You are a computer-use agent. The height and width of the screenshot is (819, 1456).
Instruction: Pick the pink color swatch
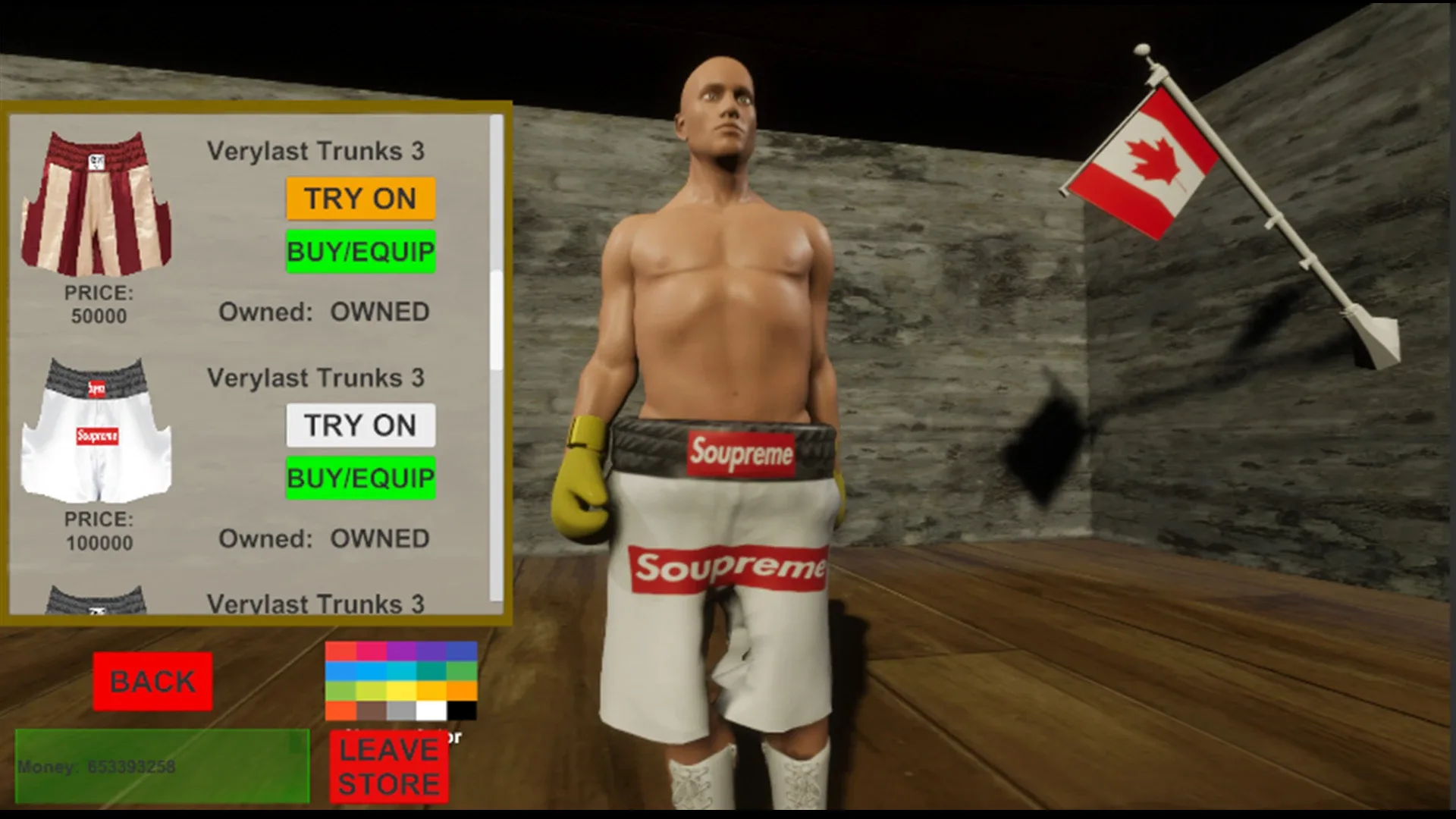click(x=371, y=651)
